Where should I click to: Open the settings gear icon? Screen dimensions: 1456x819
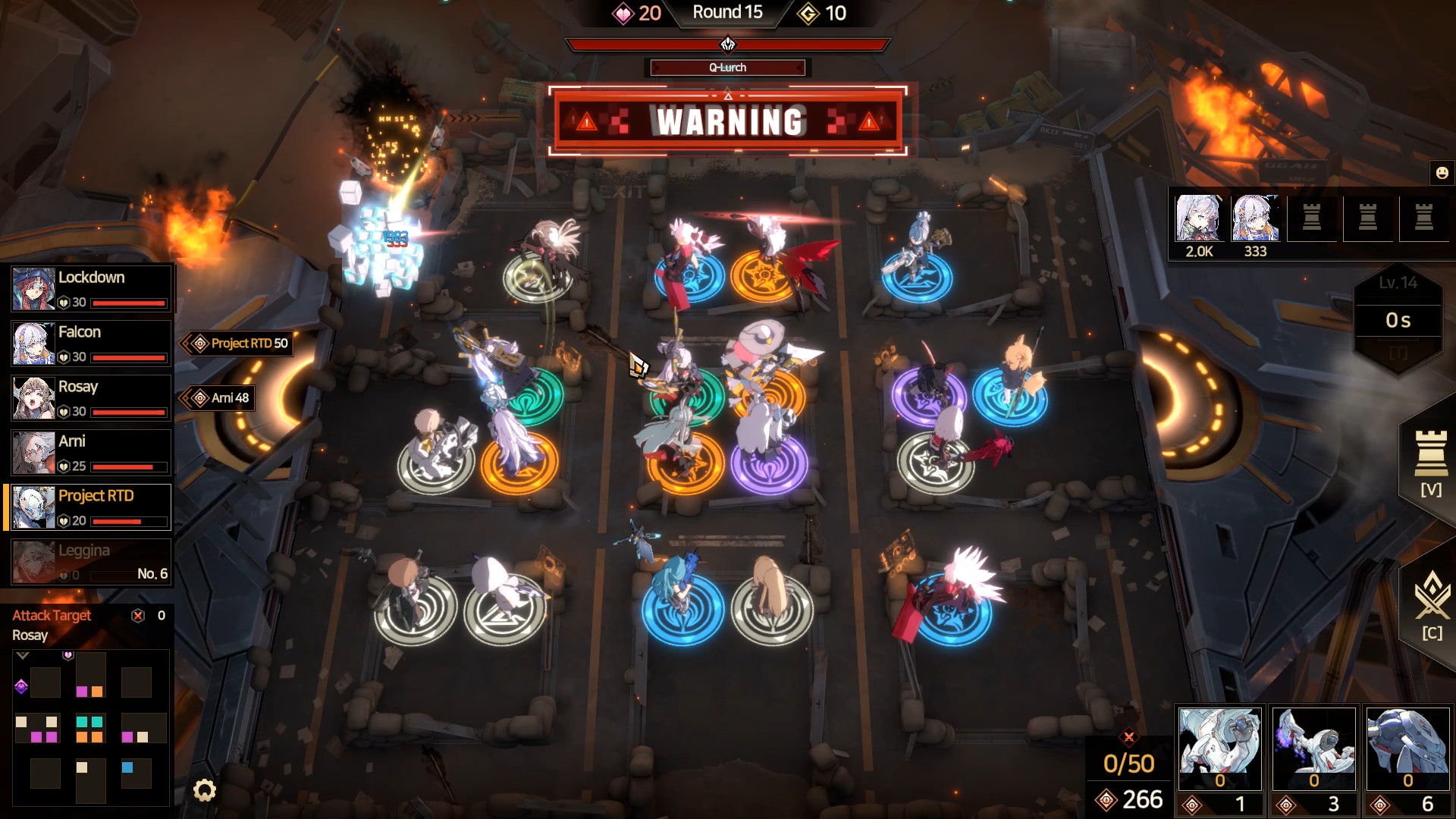pos(202,790)
